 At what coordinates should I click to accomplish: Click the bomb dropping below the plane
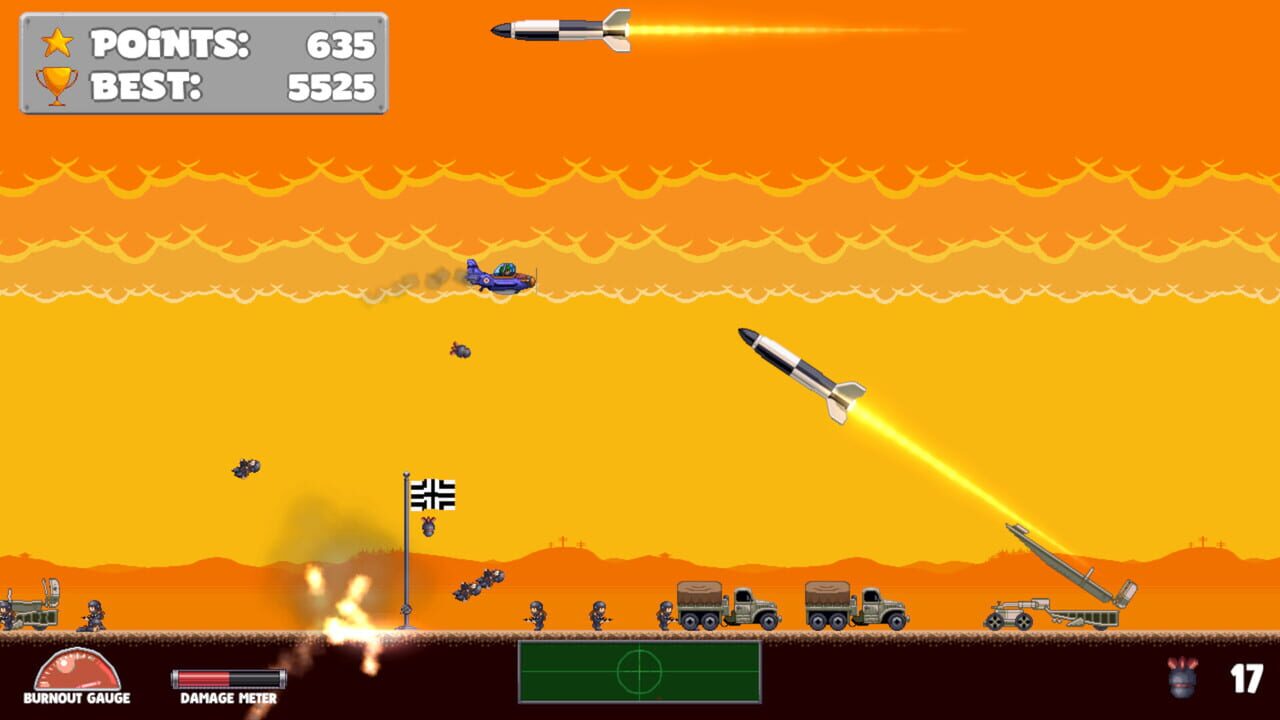tap(460, 350)
